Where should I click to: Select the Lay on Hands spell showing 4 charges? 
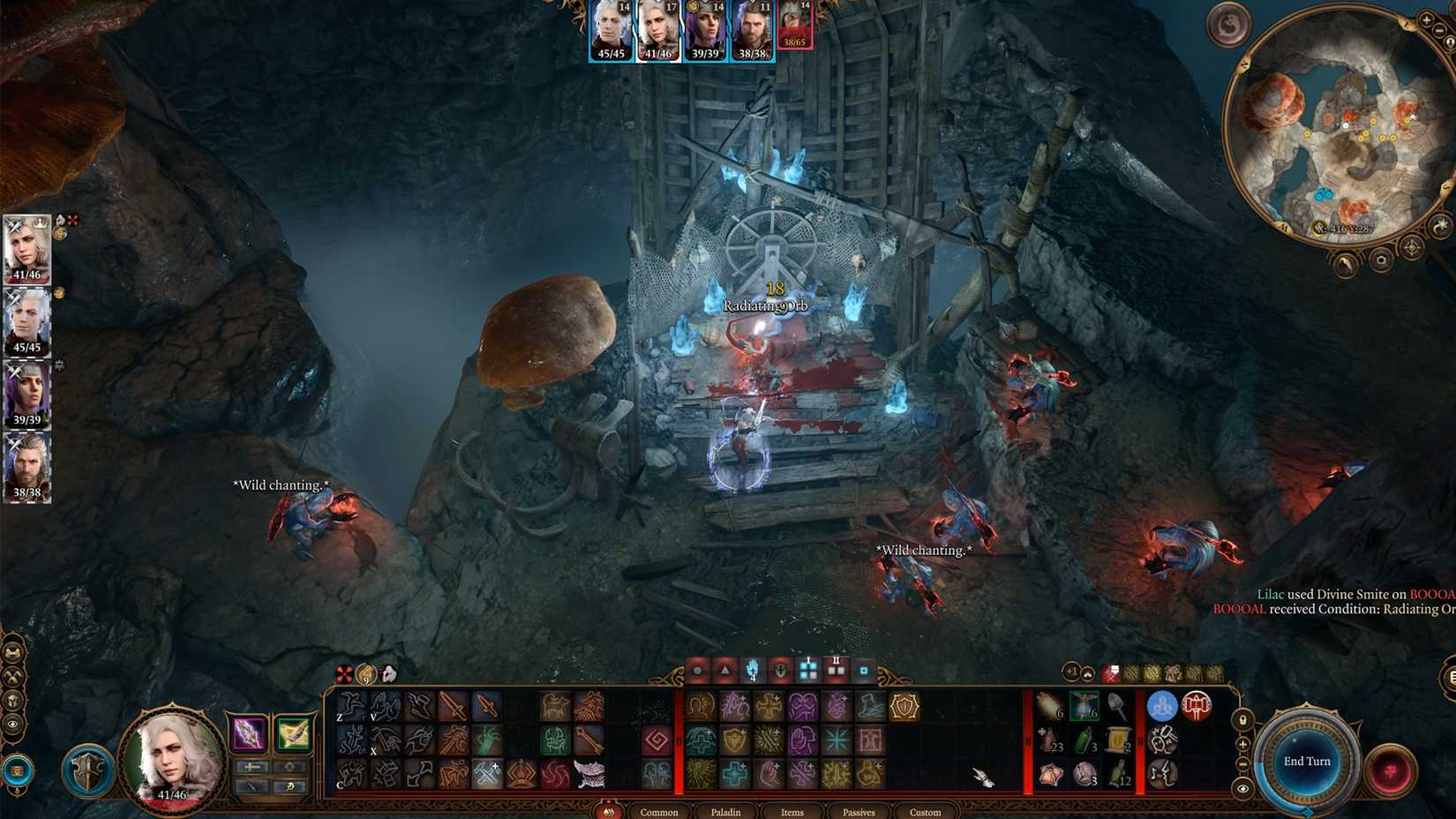click(752, 670)
